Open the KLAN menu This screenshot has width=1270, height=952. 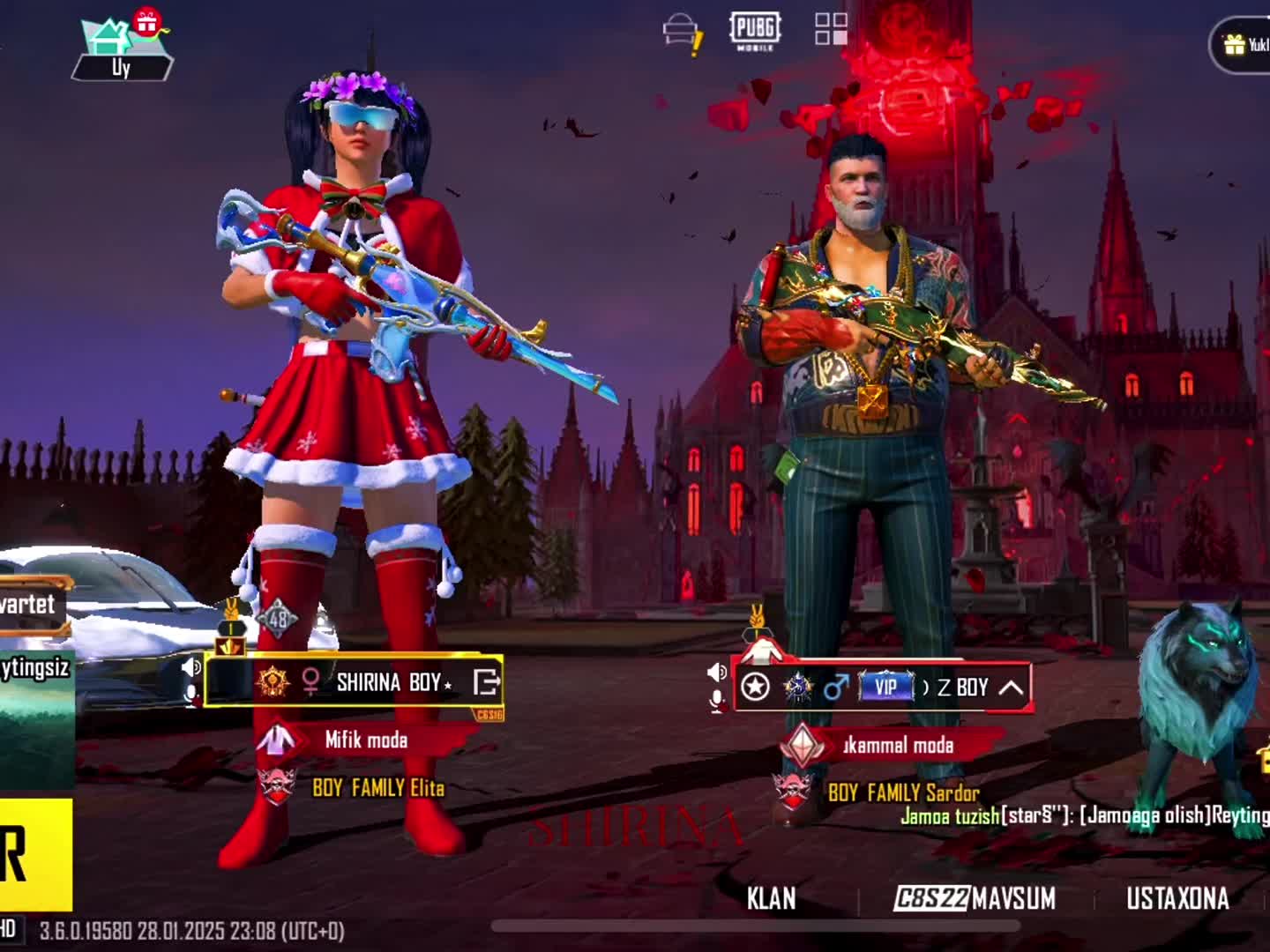[771, 898]
